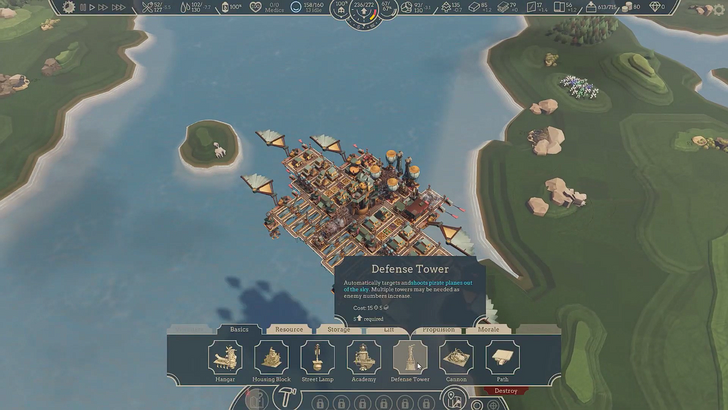Image resolution: width=728 pixels, height=410 pixels.
Task: Set game to double fast-forward speed
Action: (x=103, y=6)
